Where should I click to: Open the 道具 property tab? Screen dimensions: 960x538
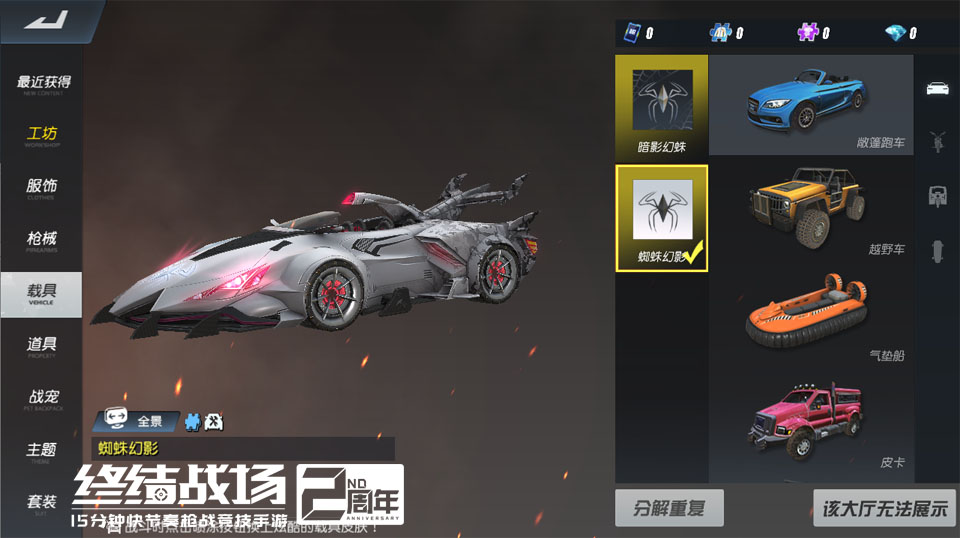pos(42,346)
